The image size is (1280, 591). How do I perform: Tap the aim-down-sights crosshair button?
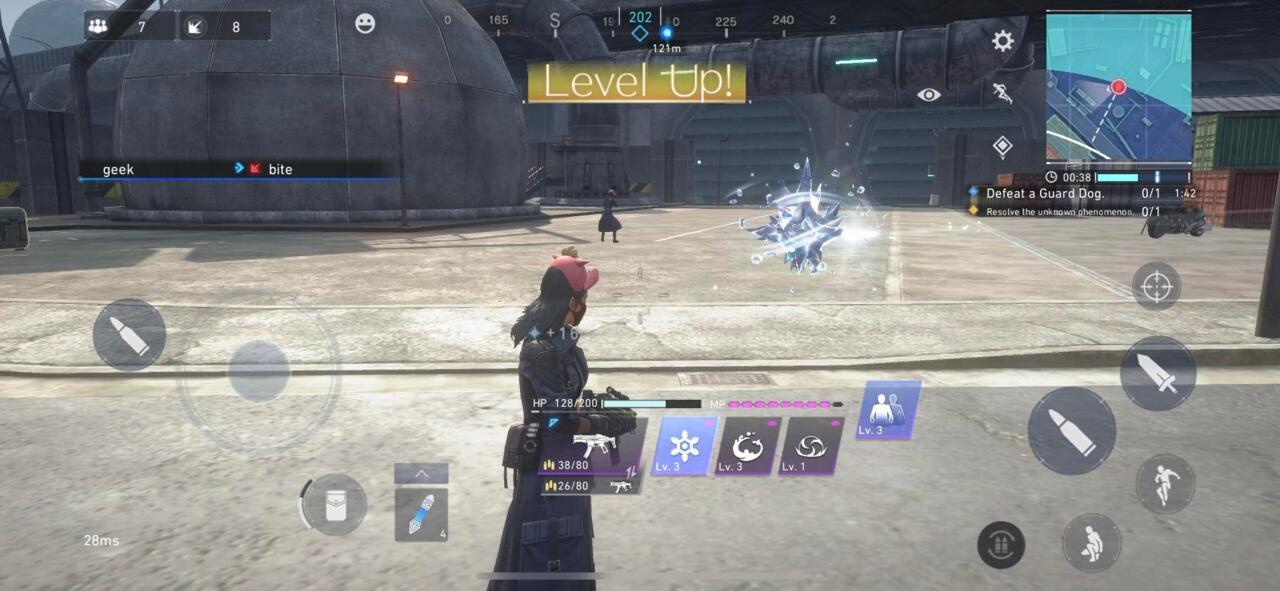pyautogui.click(x=1156, y=287)
